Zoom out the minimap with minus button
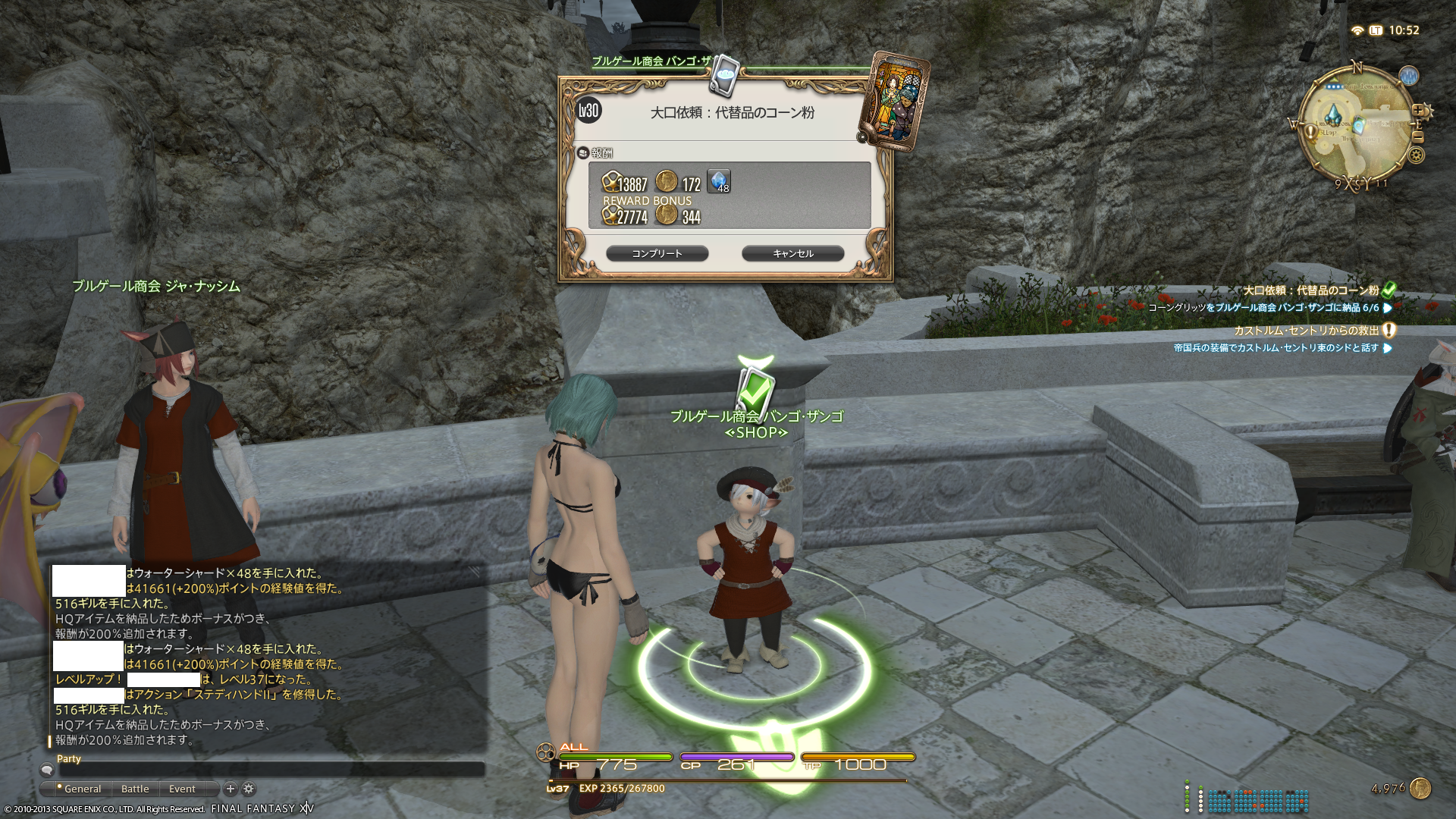The width and height of the screenshot is (1456, 819). pos(1418,137)
